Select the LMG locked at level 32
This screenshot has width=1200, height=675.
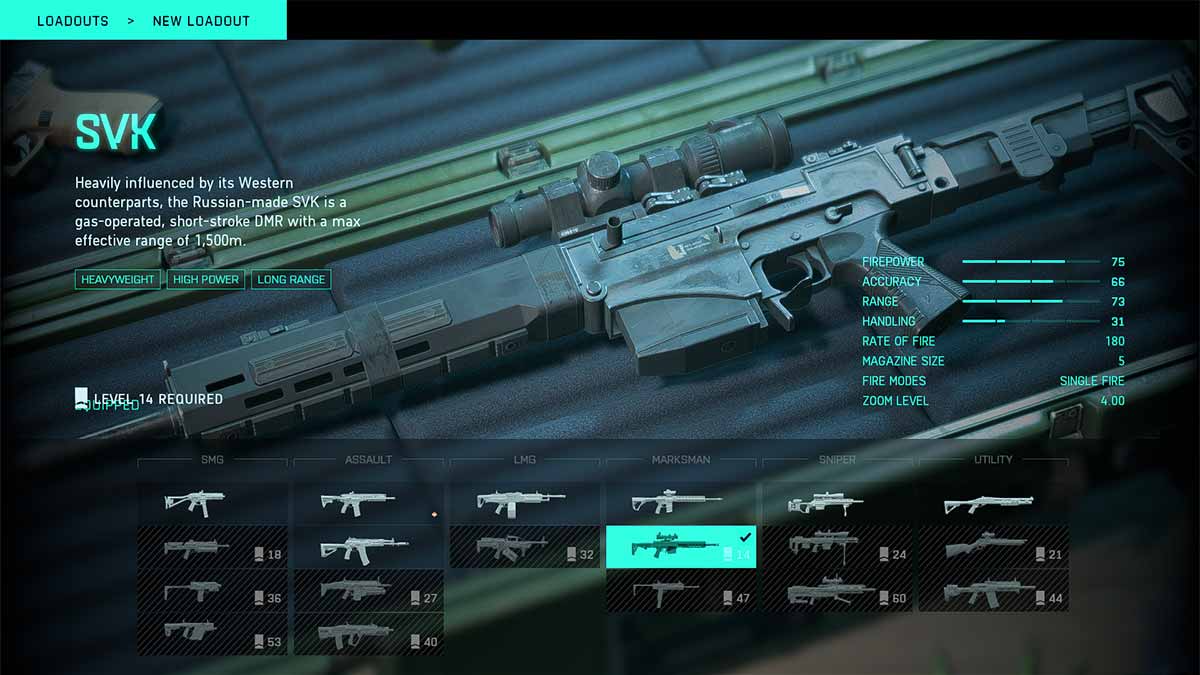pos(524,548)
